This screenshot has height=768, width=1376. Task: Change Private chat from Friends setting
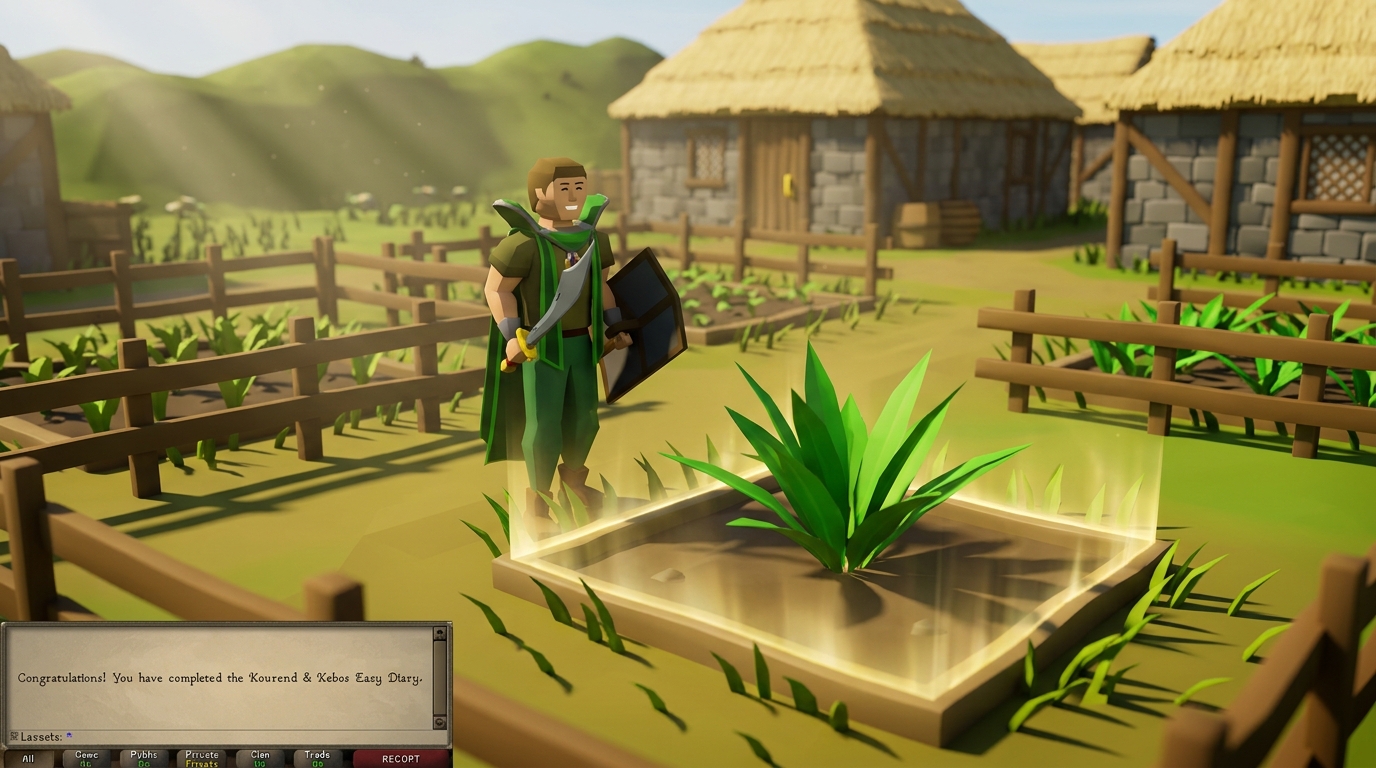(202, 760)
